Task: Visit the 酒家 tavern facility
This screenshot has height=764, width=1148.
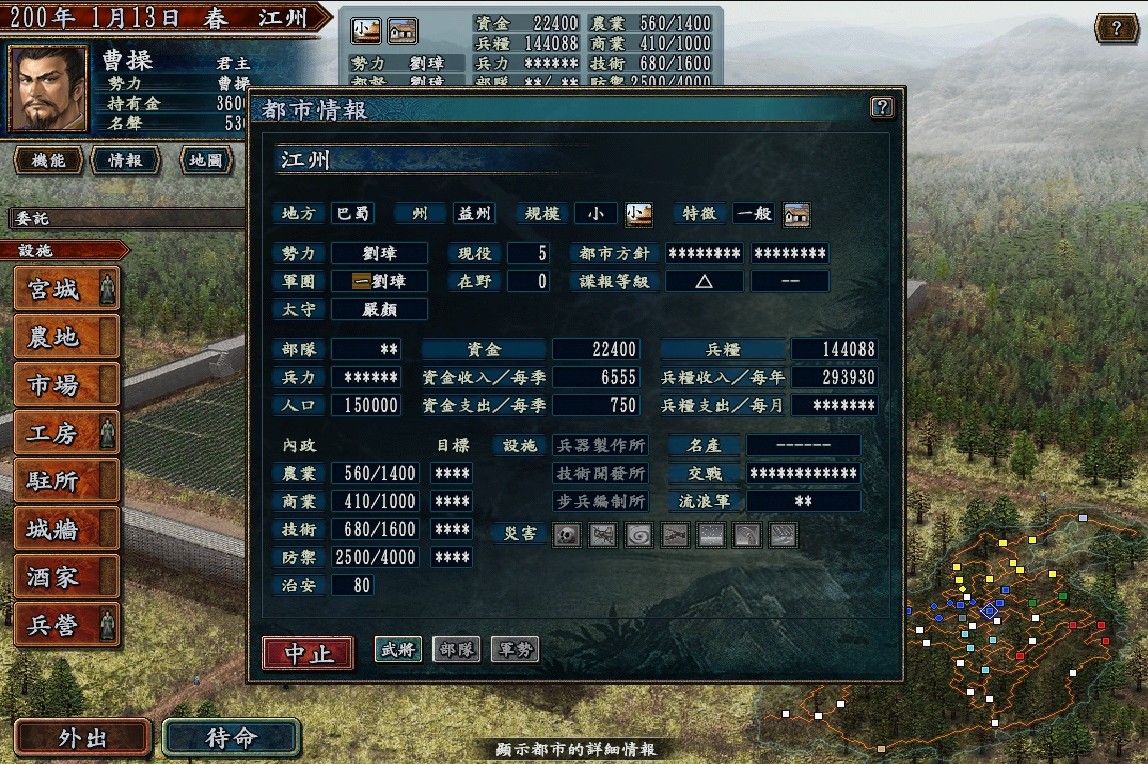Action: [x=67, y=578]
